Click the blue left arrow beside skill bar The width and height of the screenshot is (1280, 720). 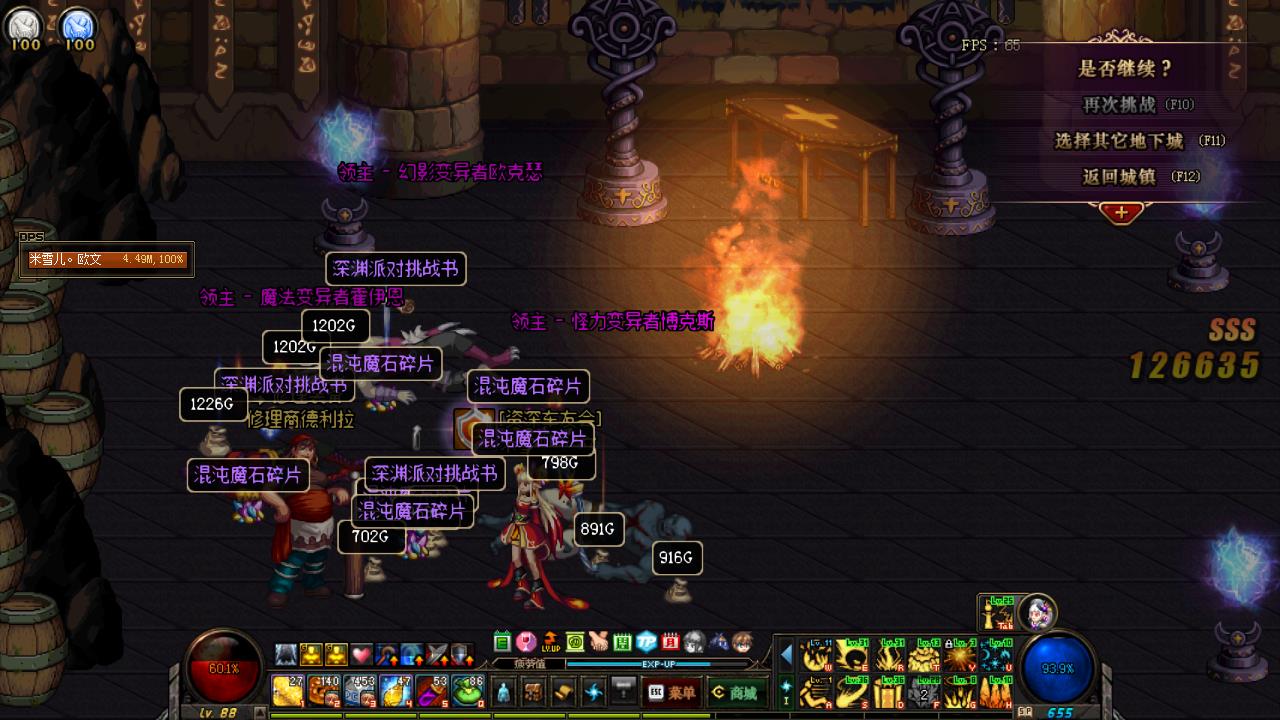coord(786,655)
